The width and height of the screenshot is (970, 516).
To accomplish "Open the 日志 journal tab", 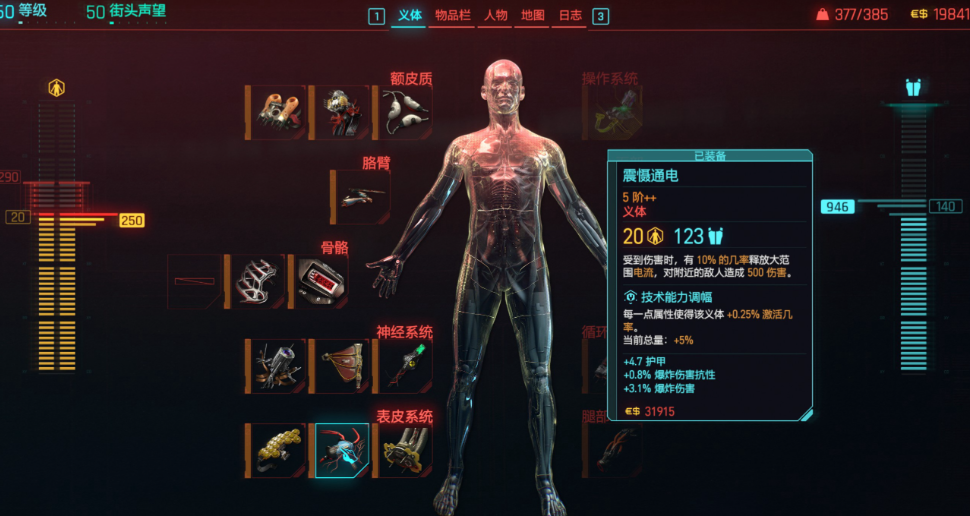I will (x=570, y=15).
